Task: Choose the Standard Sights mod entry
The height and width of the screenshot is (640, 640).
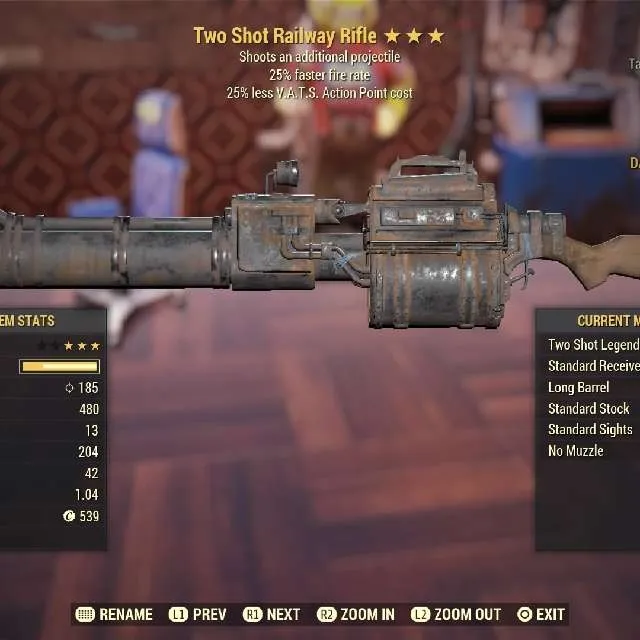Action: coord(590,429)
